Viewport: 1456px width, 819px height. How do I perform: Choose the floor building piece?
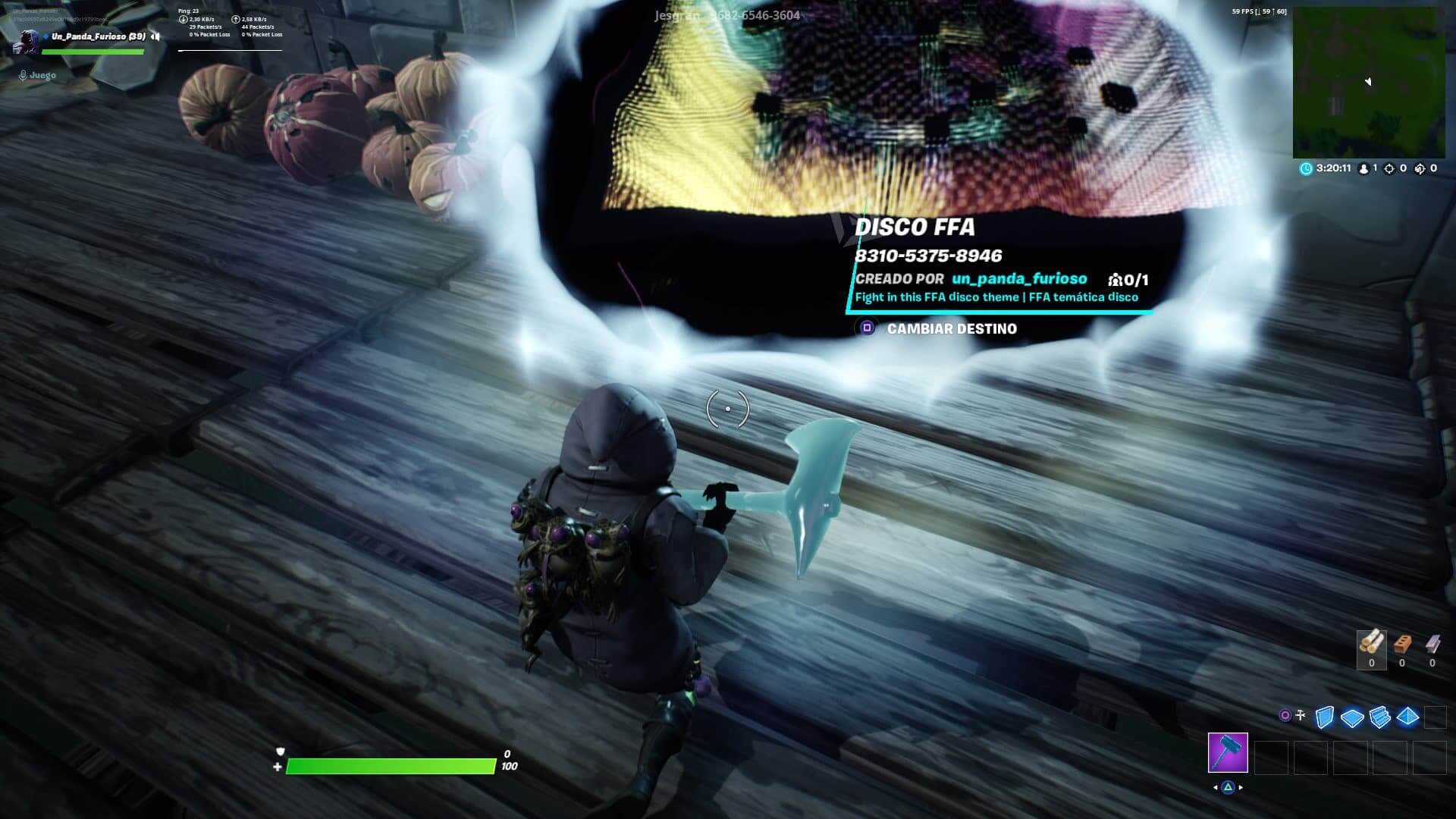coord(1352,717)
